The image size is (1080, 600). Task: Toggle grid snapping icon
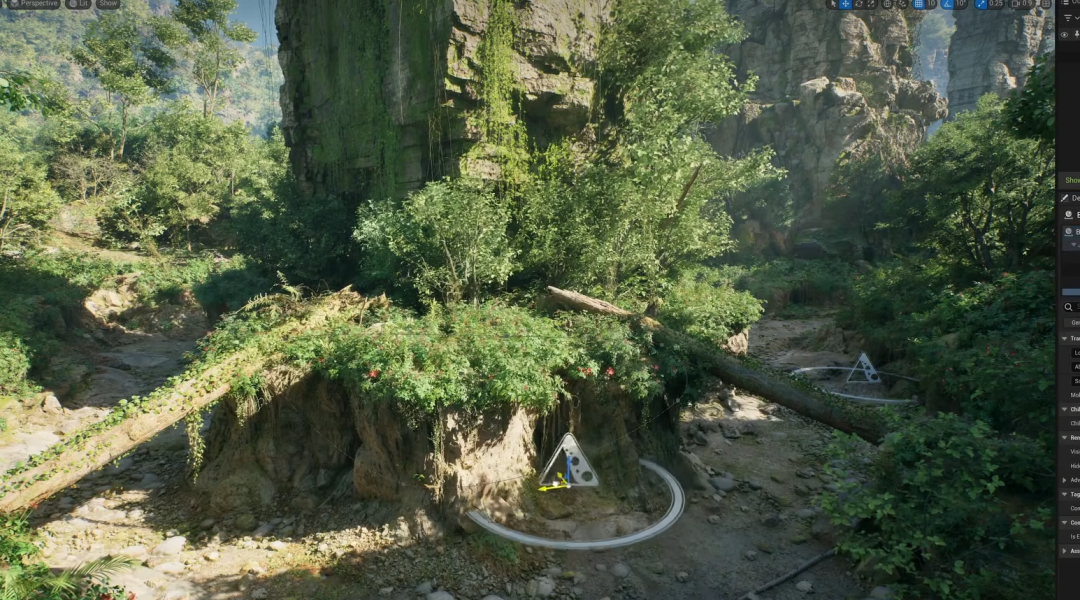pyautogui.click(x=917, y=4)
